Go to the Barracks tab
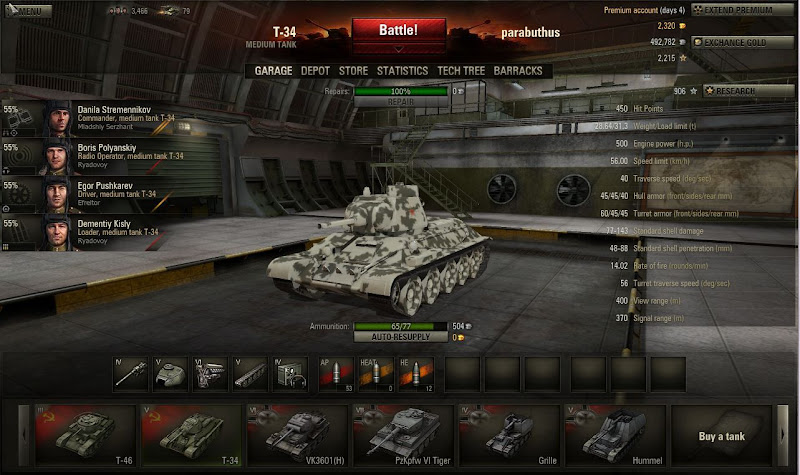The width and height of the screenshot is (800, 475). 518,71
